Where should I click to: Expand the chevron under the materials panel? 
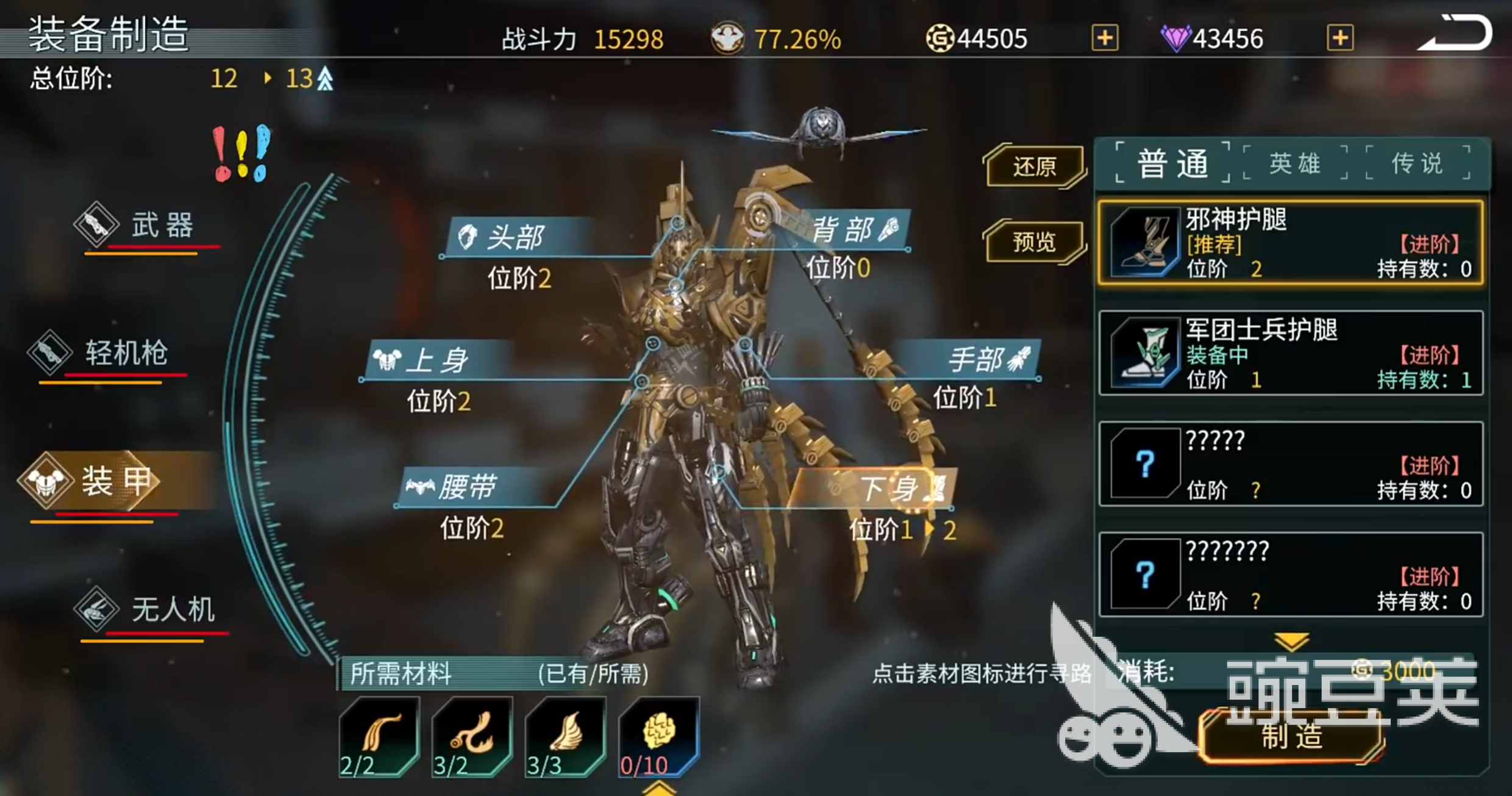coord(660,787)
